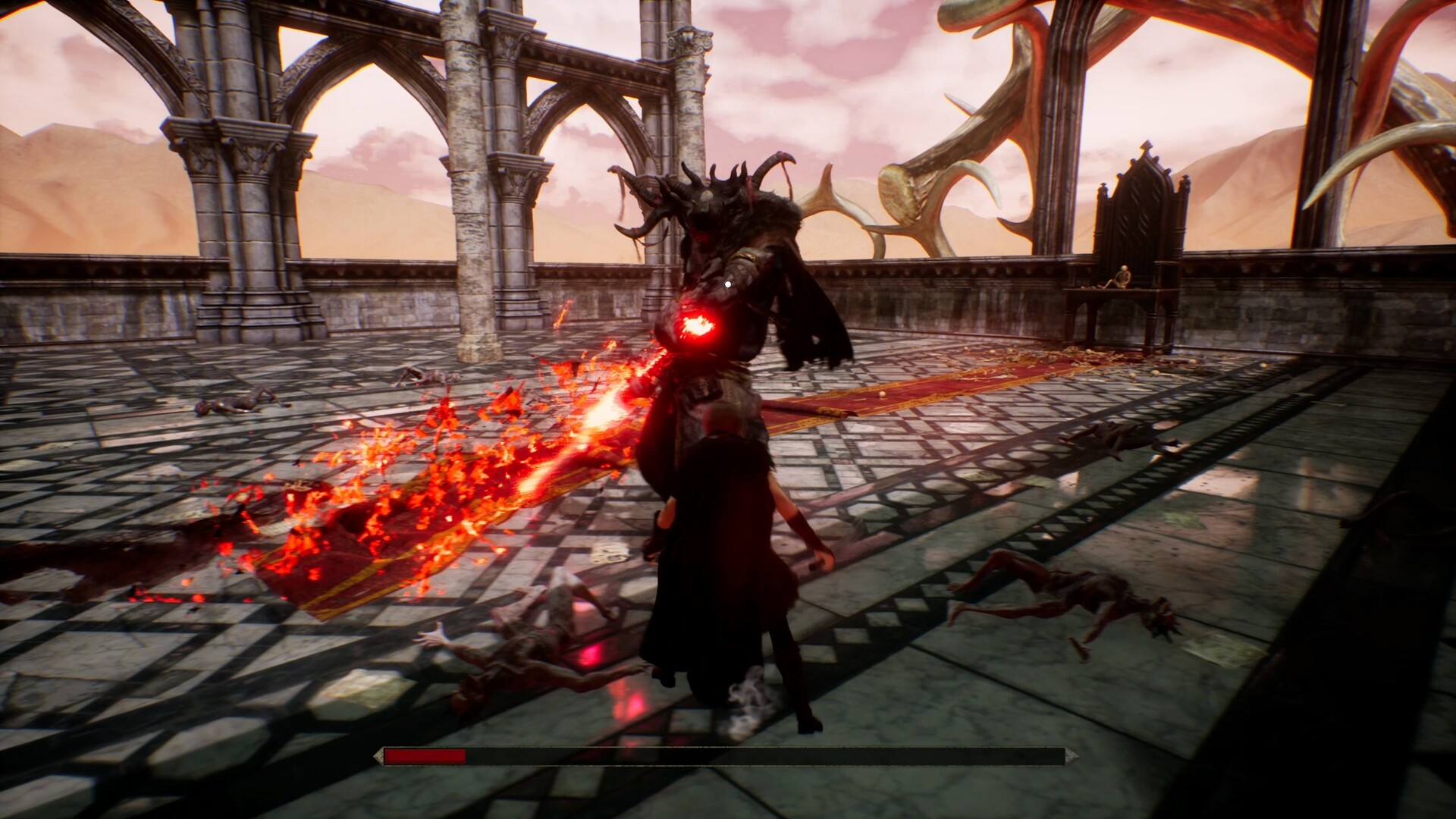Click the white crosshair reticle dot
Viewport: 1456px width, 819px height.
point(729,283)
